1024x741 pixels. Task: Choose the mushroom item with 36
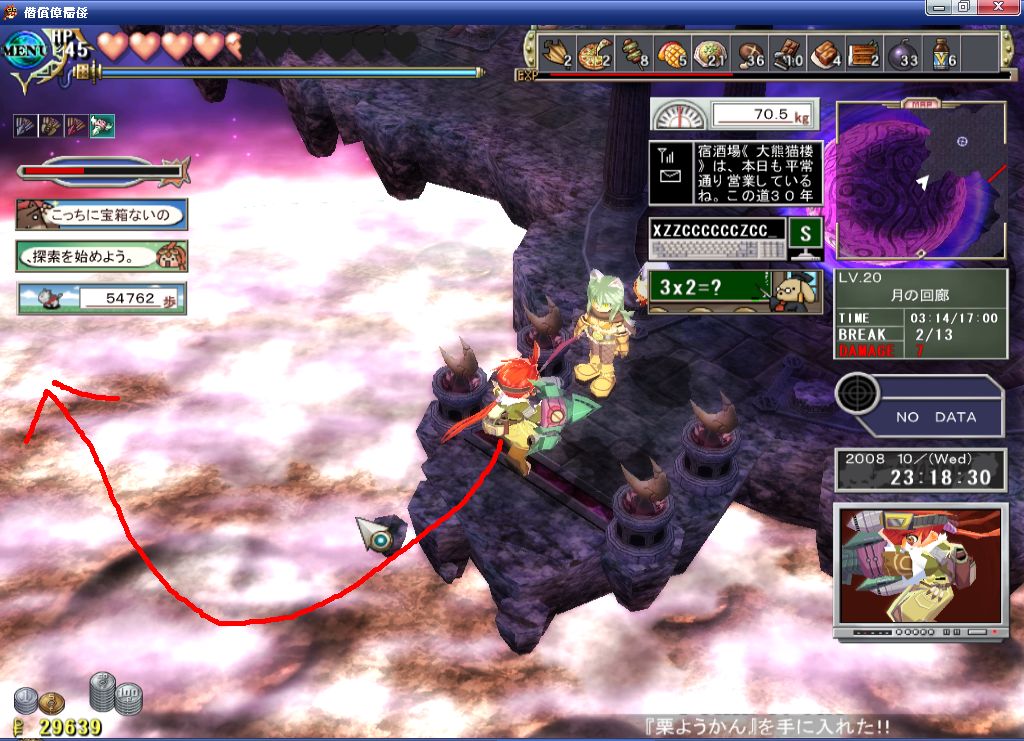[x=749, y=52]
